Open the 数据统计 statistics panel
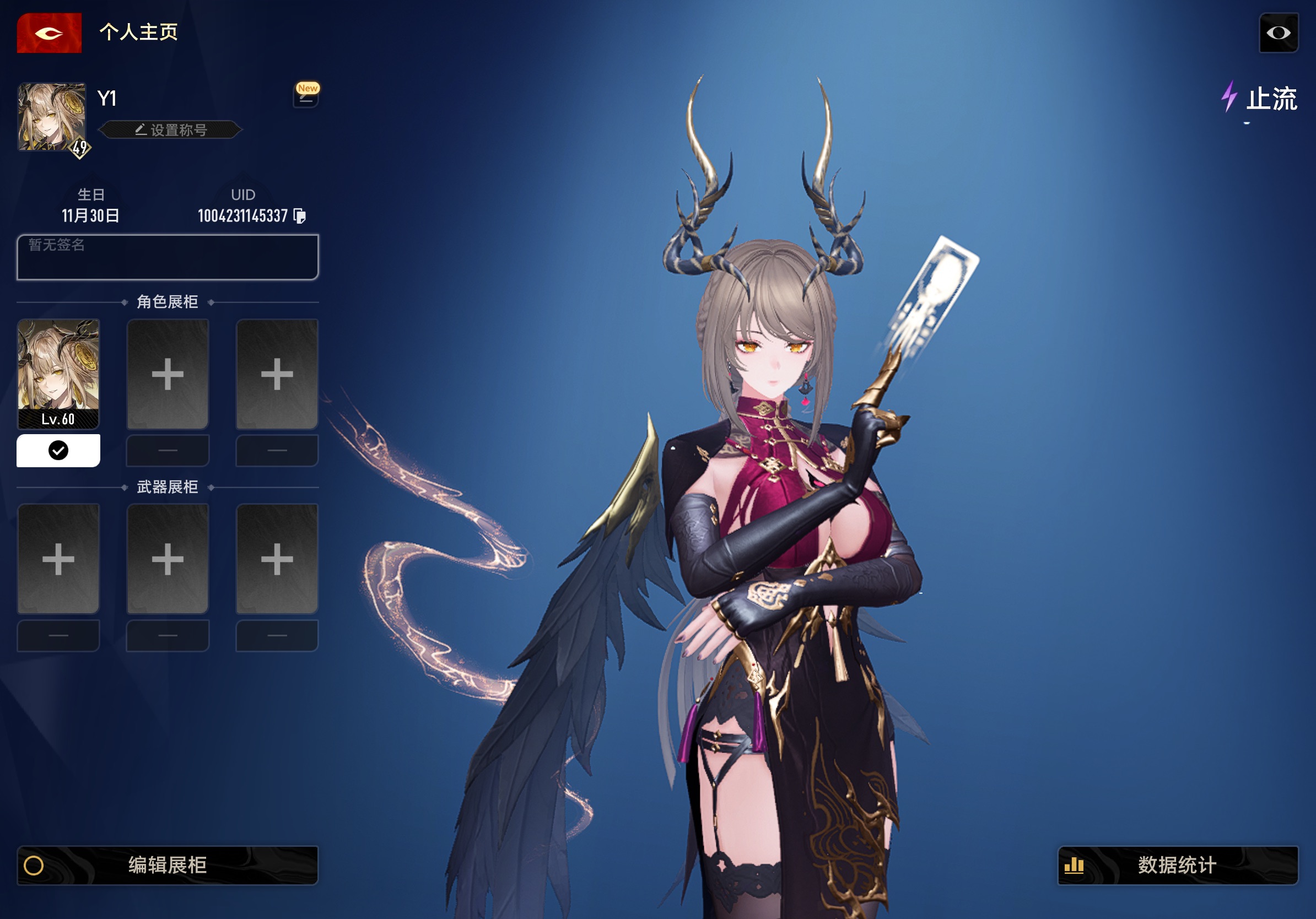1316x919 pixels. (1177, 865)
